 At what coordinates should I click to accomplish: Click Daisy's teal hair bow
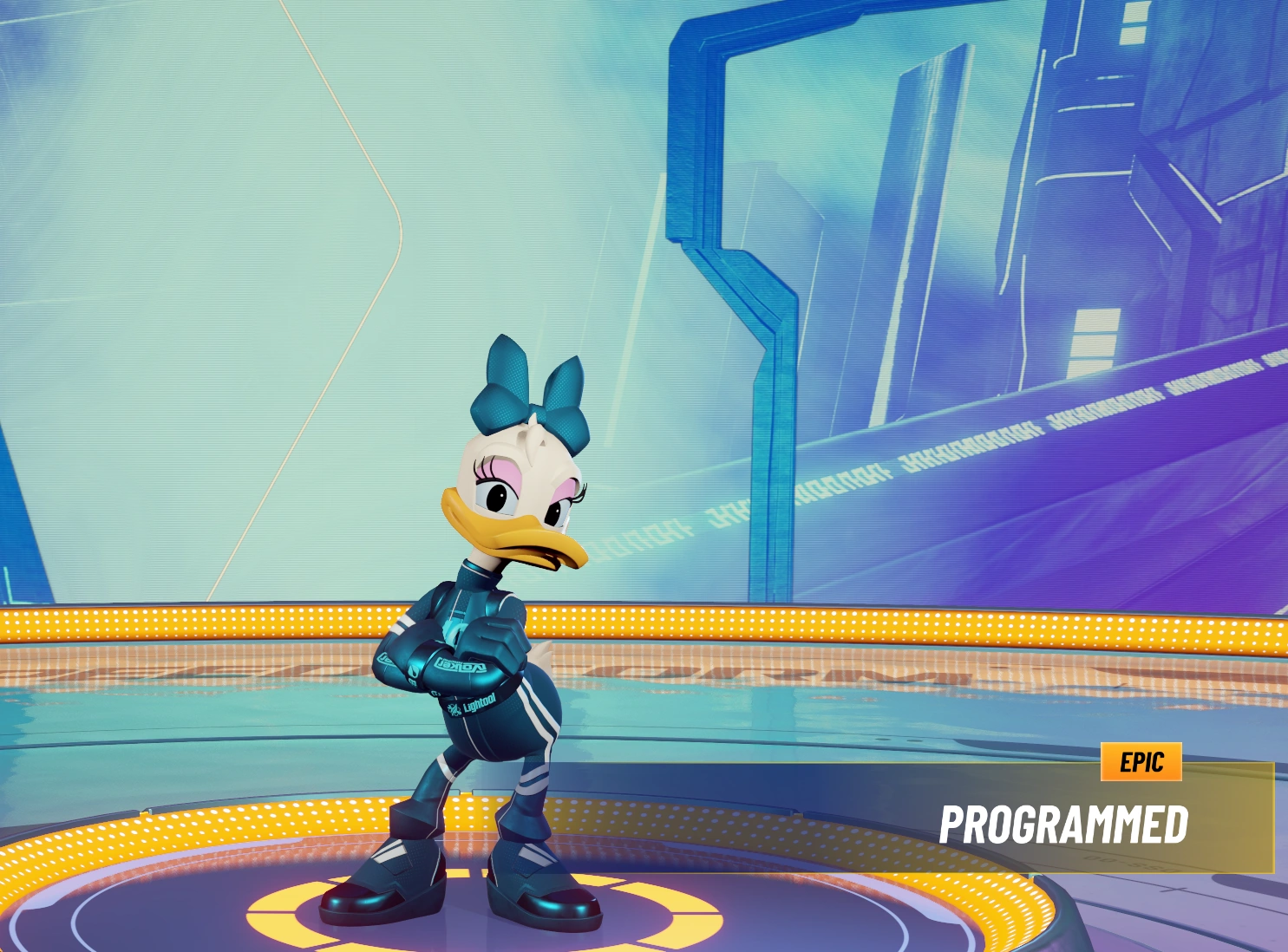coord(533,390)
